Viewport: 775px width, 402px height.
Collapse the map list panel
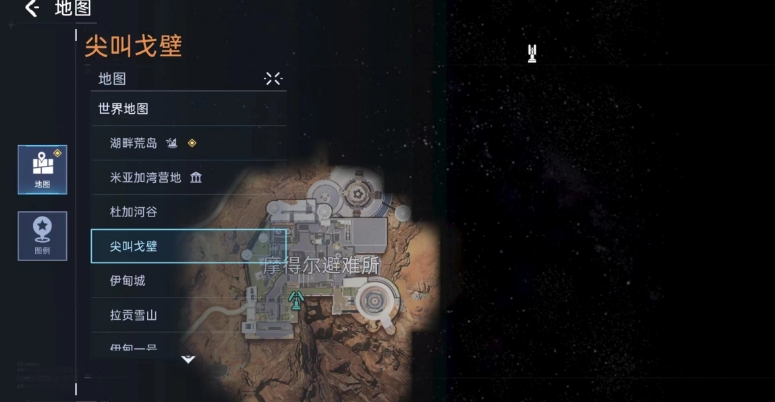(273, 78)
